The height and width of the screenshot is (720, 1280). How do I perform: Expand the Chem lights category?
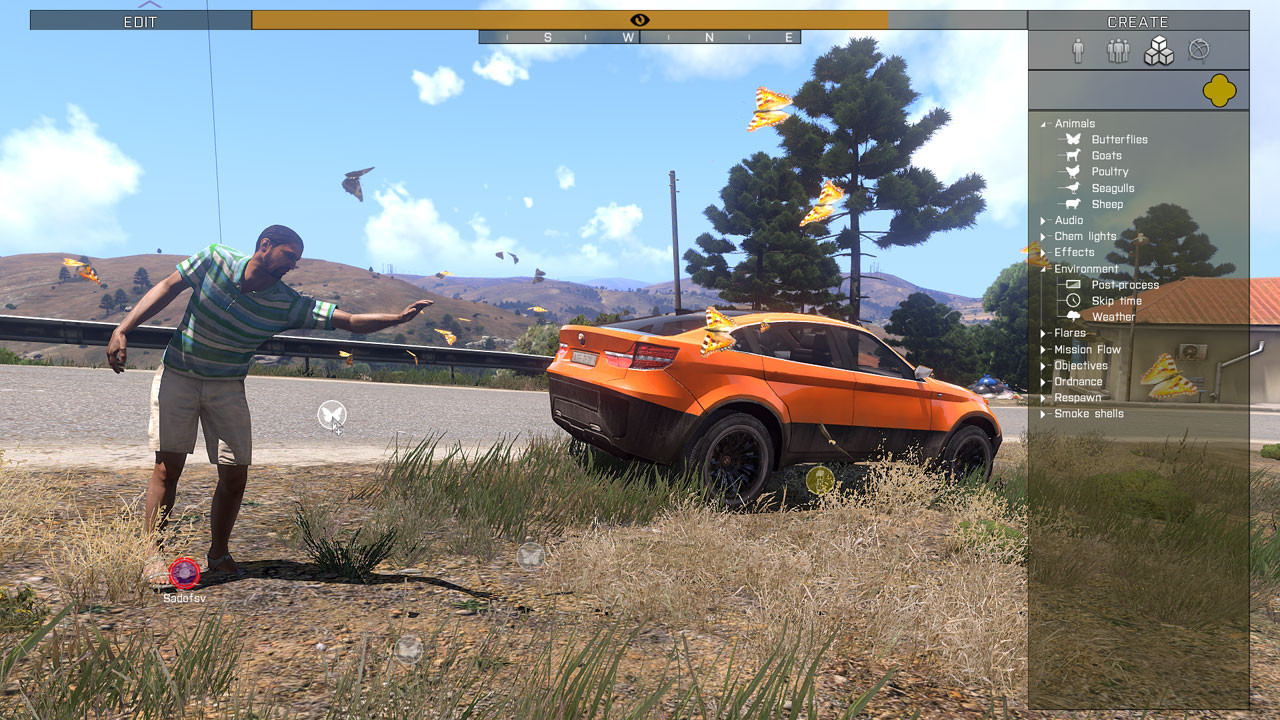click(1085, 237)
